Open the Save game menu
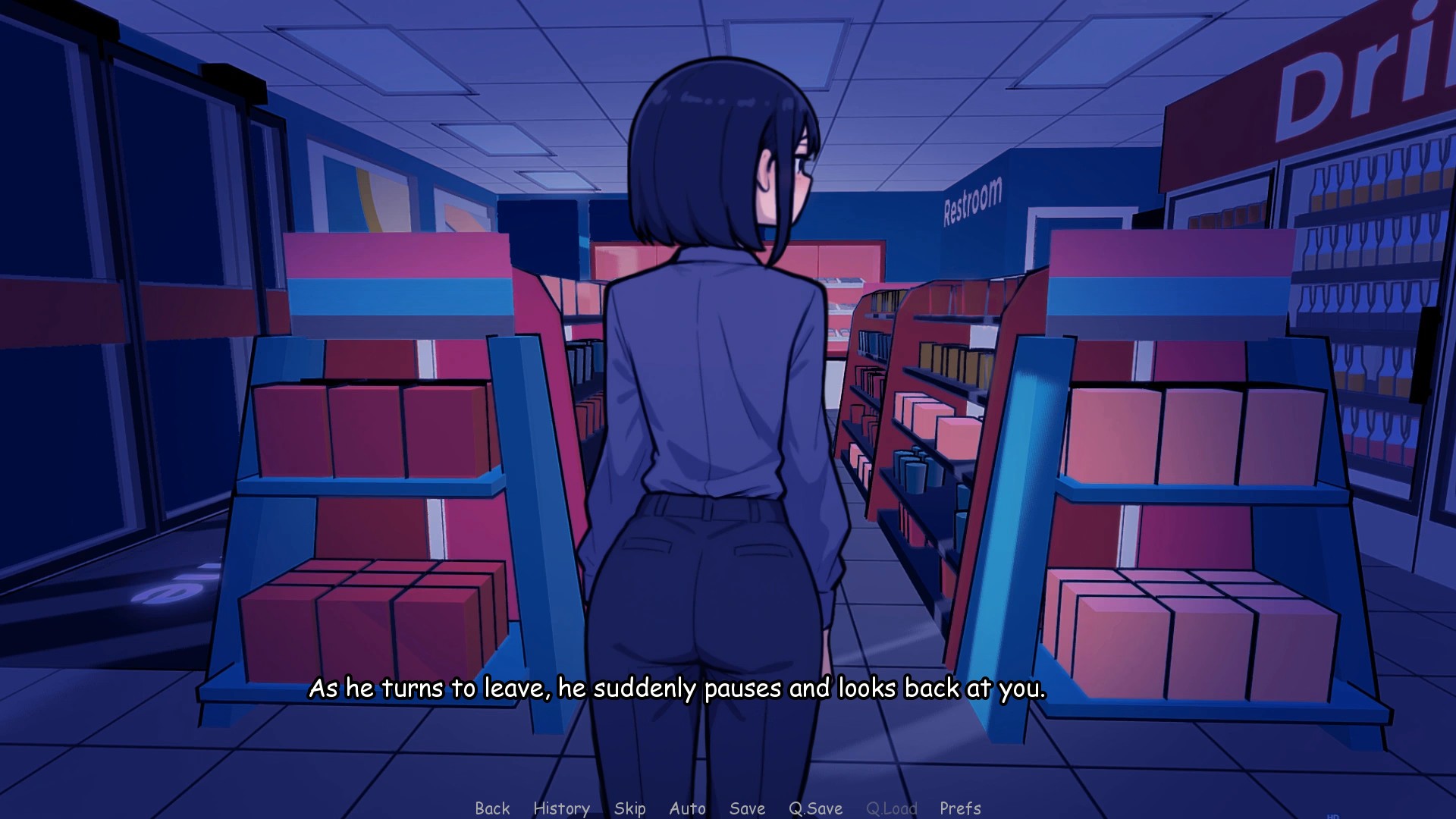Screen dimensions: 1456x819 pyautogui.click(x=747, y=808)
